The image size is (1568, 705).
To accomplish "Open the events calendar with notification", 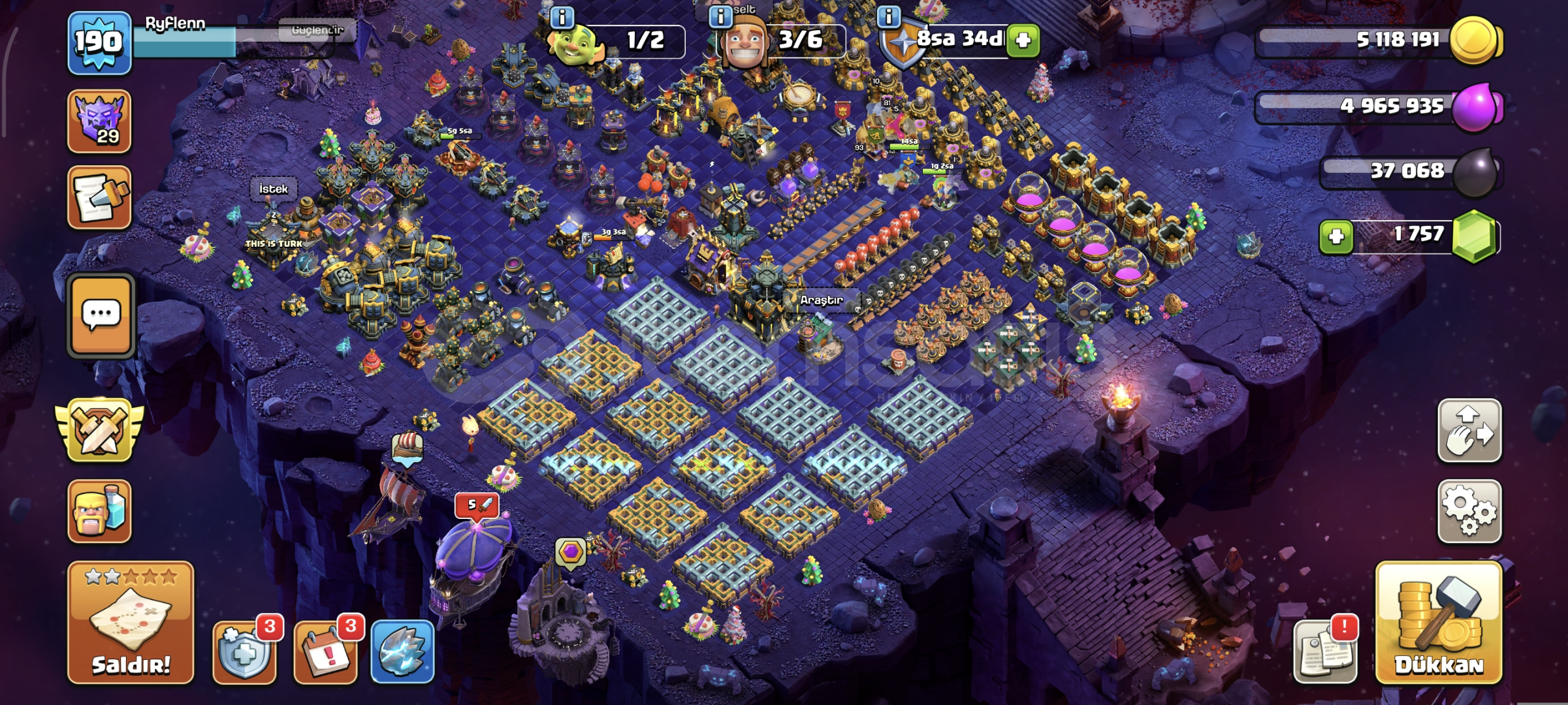I will point(325,651).
